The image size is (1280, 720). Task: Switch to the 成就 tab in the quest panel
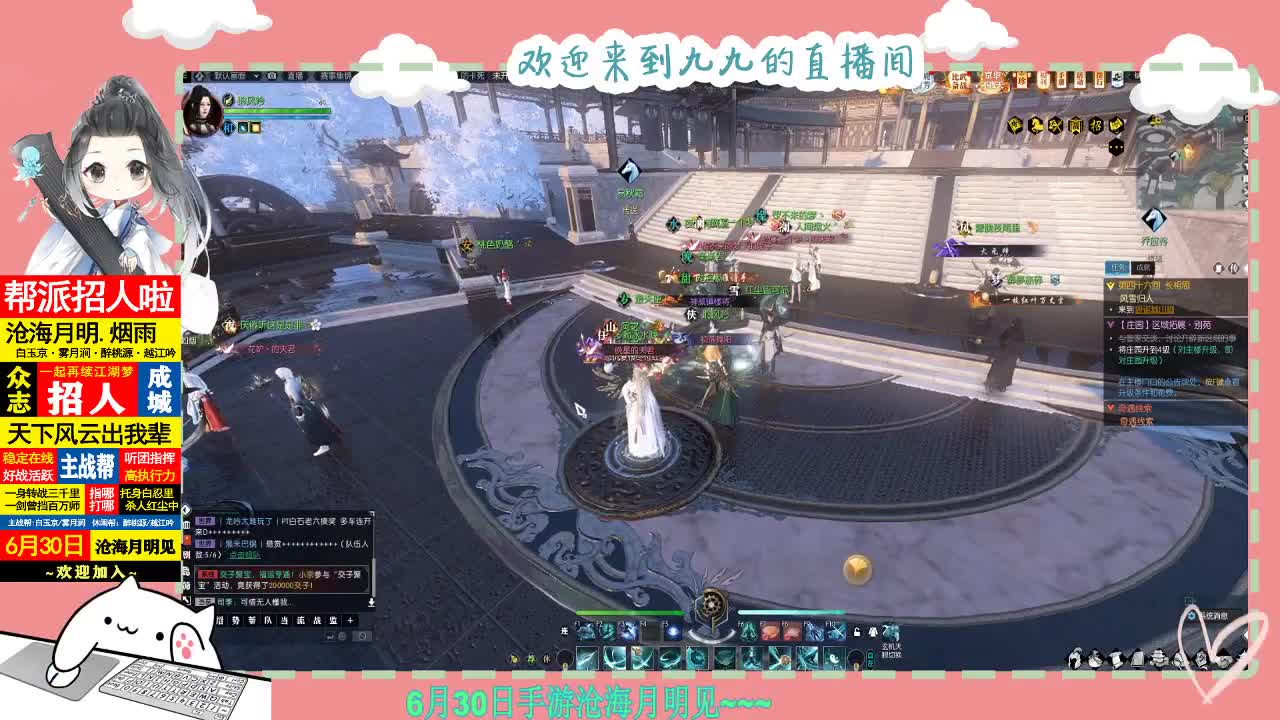pyautogui.click(x=1141, y=267)
